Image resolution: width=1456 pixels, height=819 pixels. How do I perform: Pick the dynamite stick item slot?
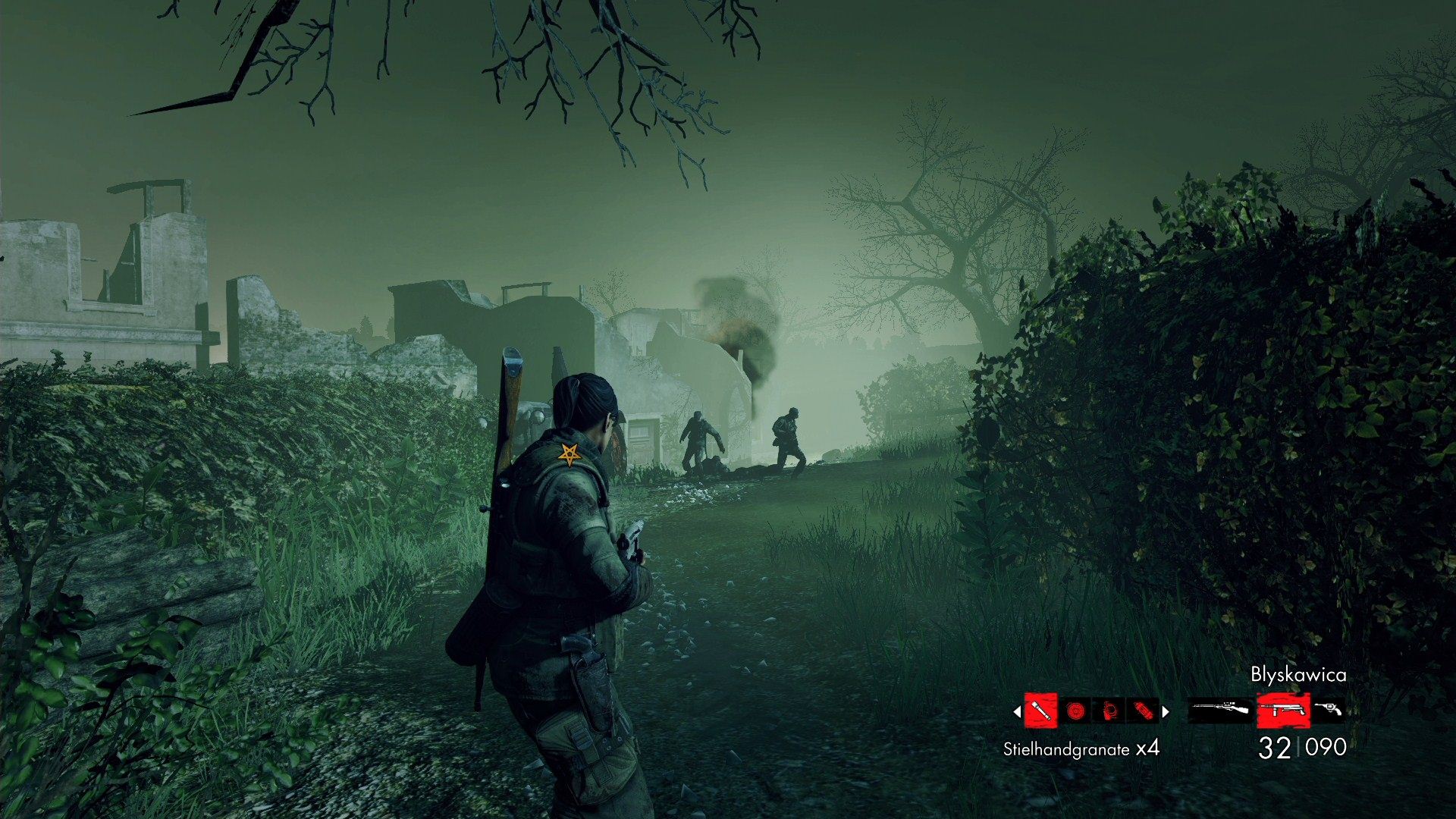[1143, 711]
